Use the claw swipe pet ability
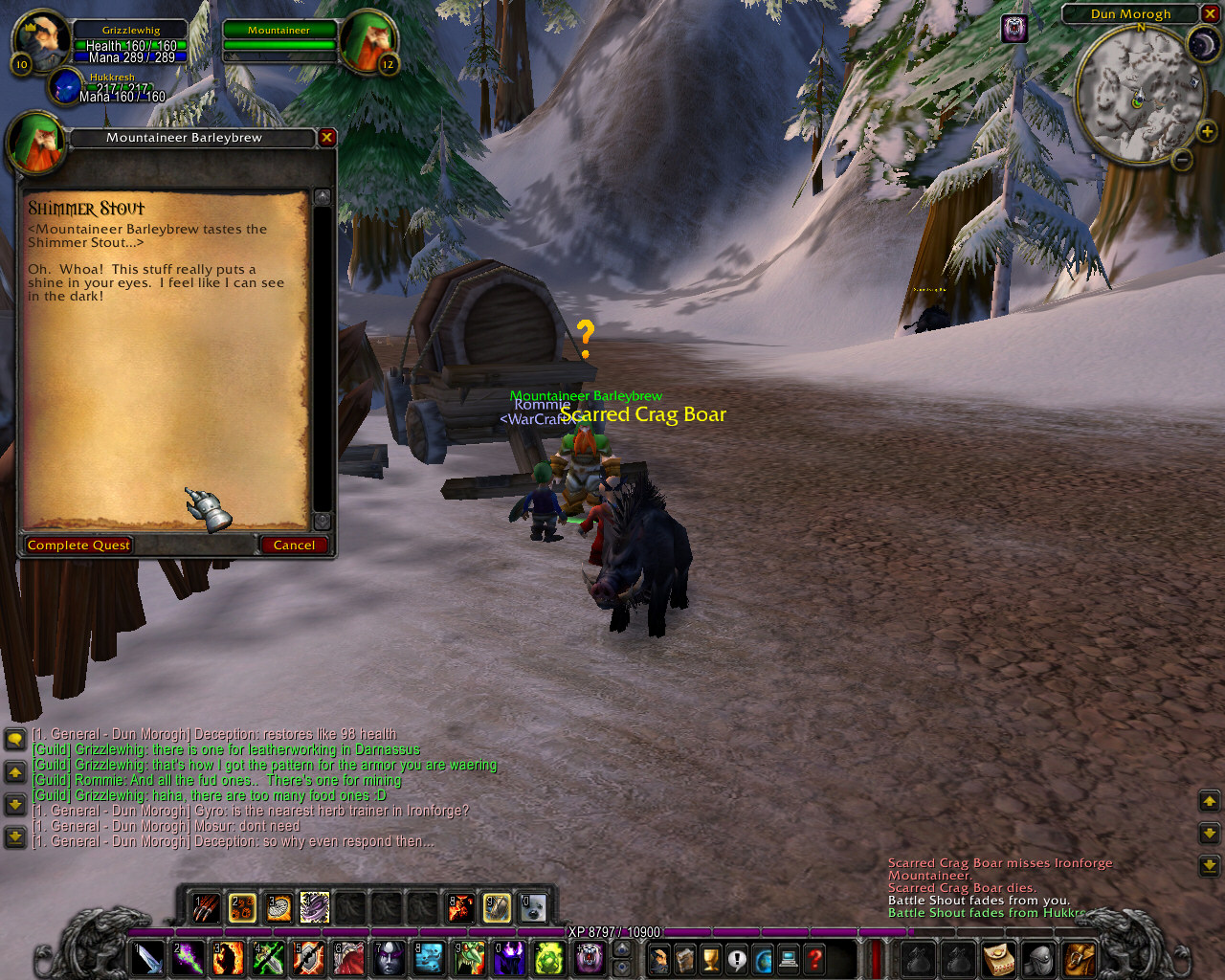The height and width of the screenshot is (980, 1225). tap(206, 907)
